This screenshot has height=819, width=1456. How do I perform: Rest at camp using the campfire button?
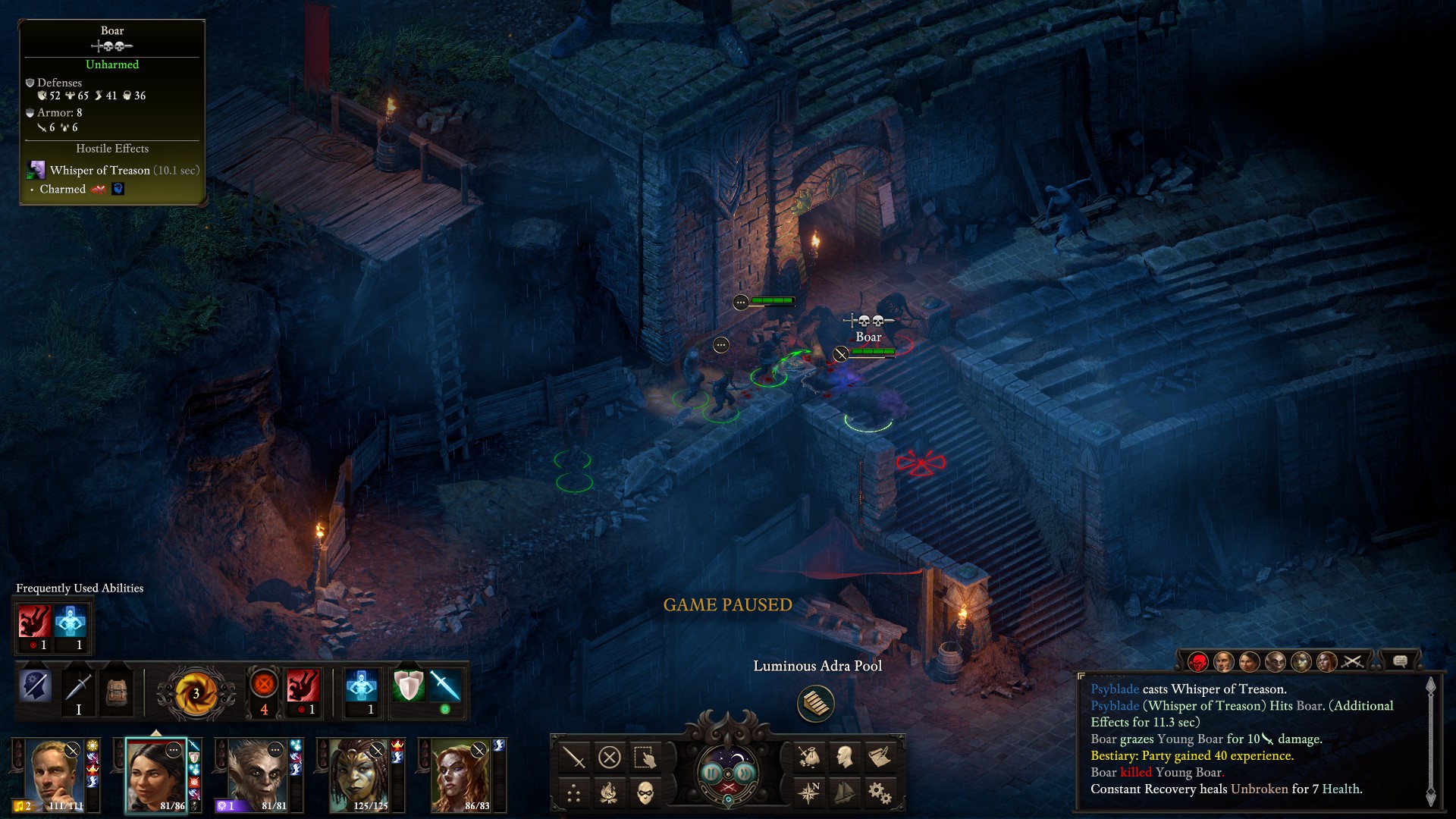point(610,793)
